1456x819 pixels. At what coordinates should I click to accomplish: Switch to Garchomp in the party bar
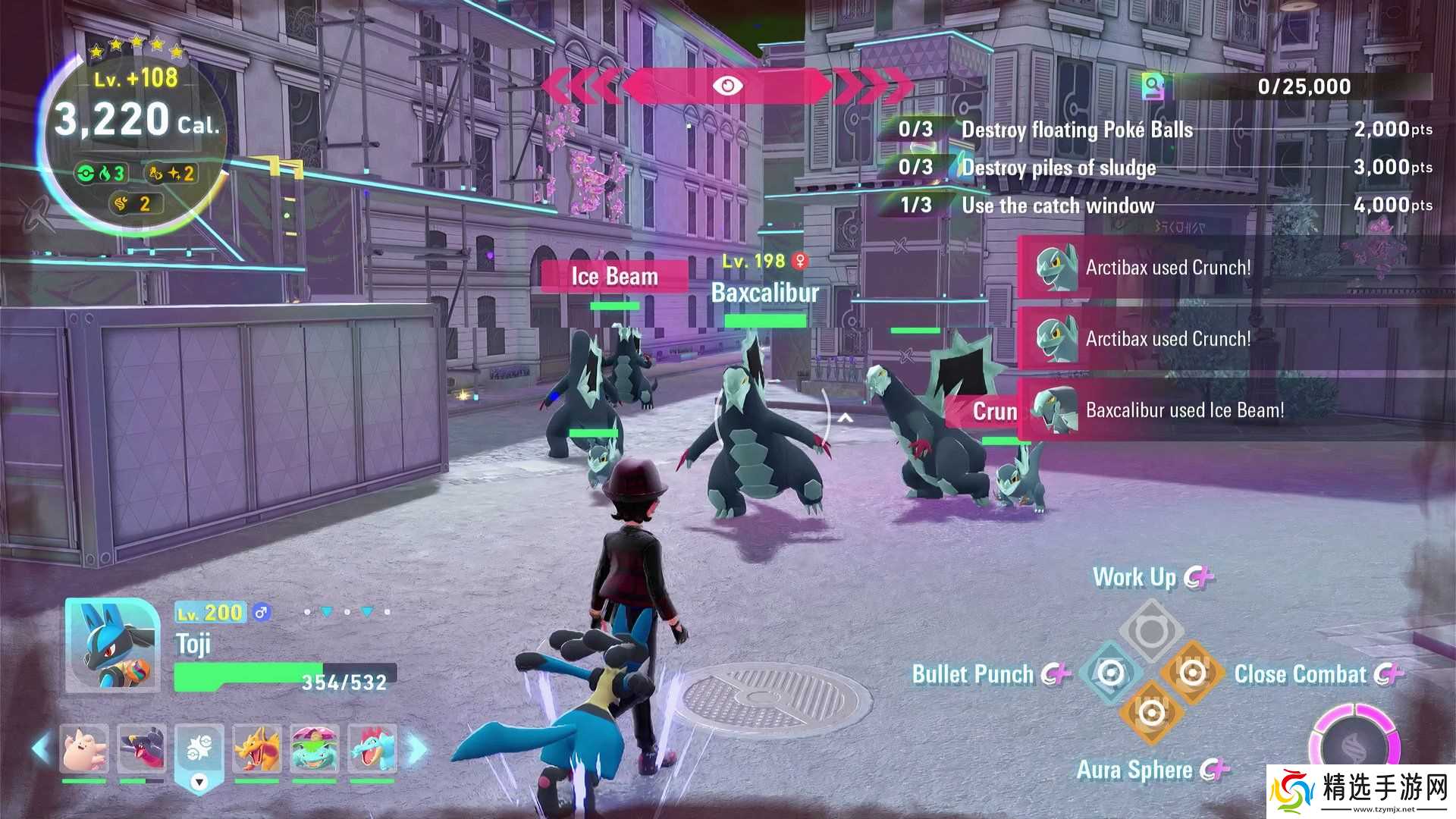tap(142, 748)
